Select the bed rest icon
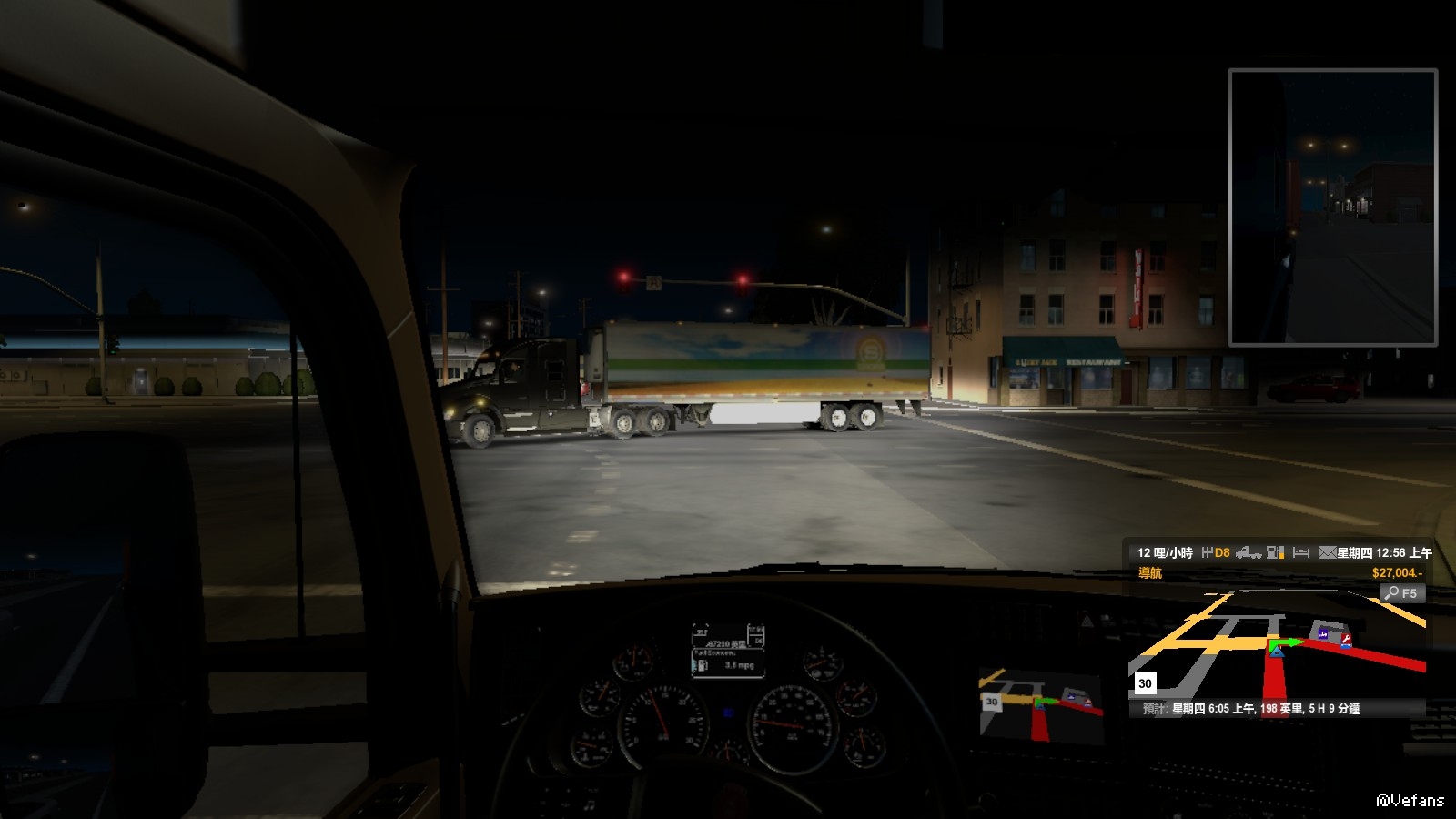Viewport: 1456px width, 819px height. click(1300, 552)
